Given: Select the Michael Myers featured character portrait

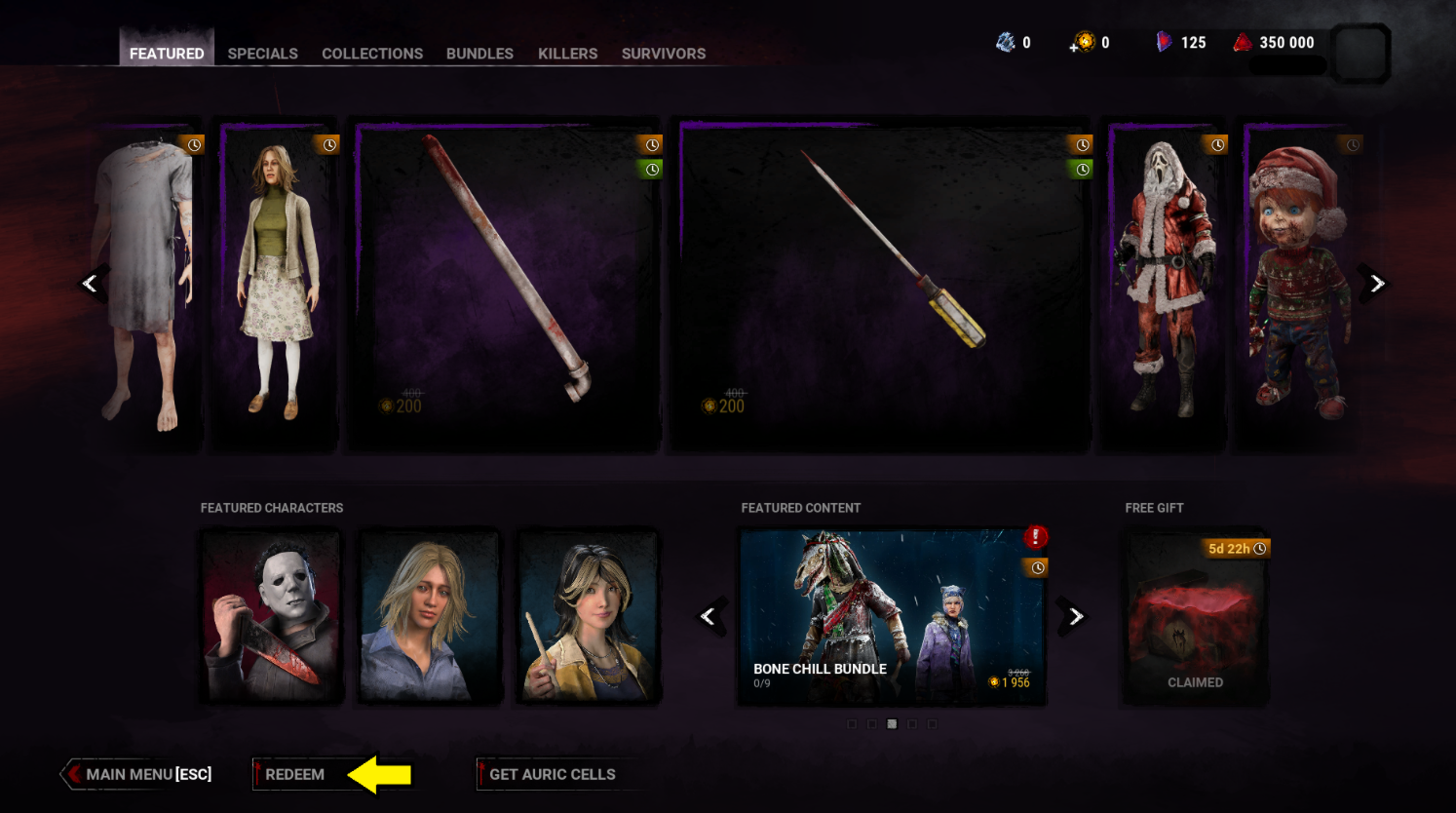Looking at the screenshot, I should 271,616.
